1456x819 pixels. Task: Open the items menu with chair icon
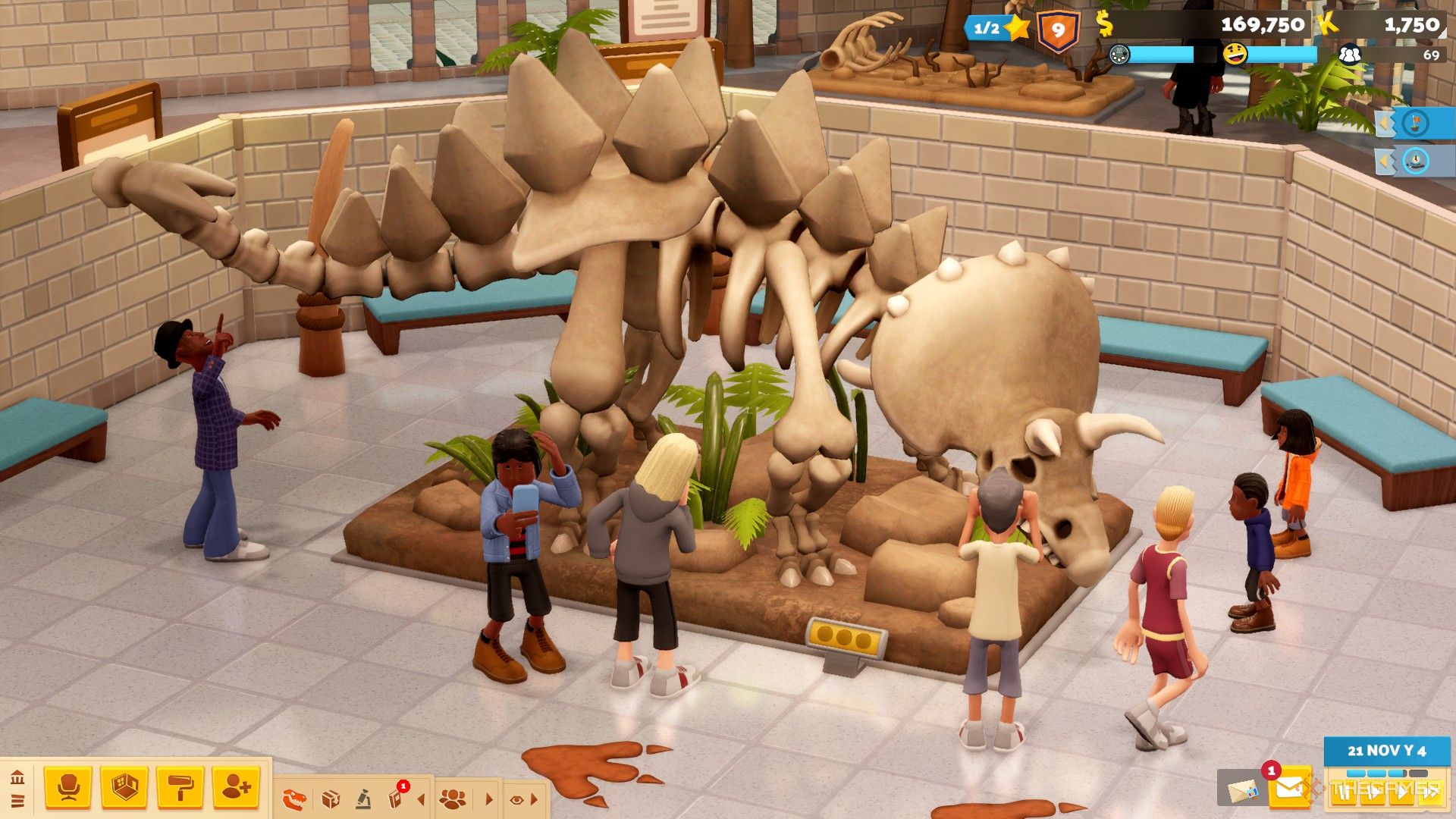pyautogui.click(x=68, y=788)
